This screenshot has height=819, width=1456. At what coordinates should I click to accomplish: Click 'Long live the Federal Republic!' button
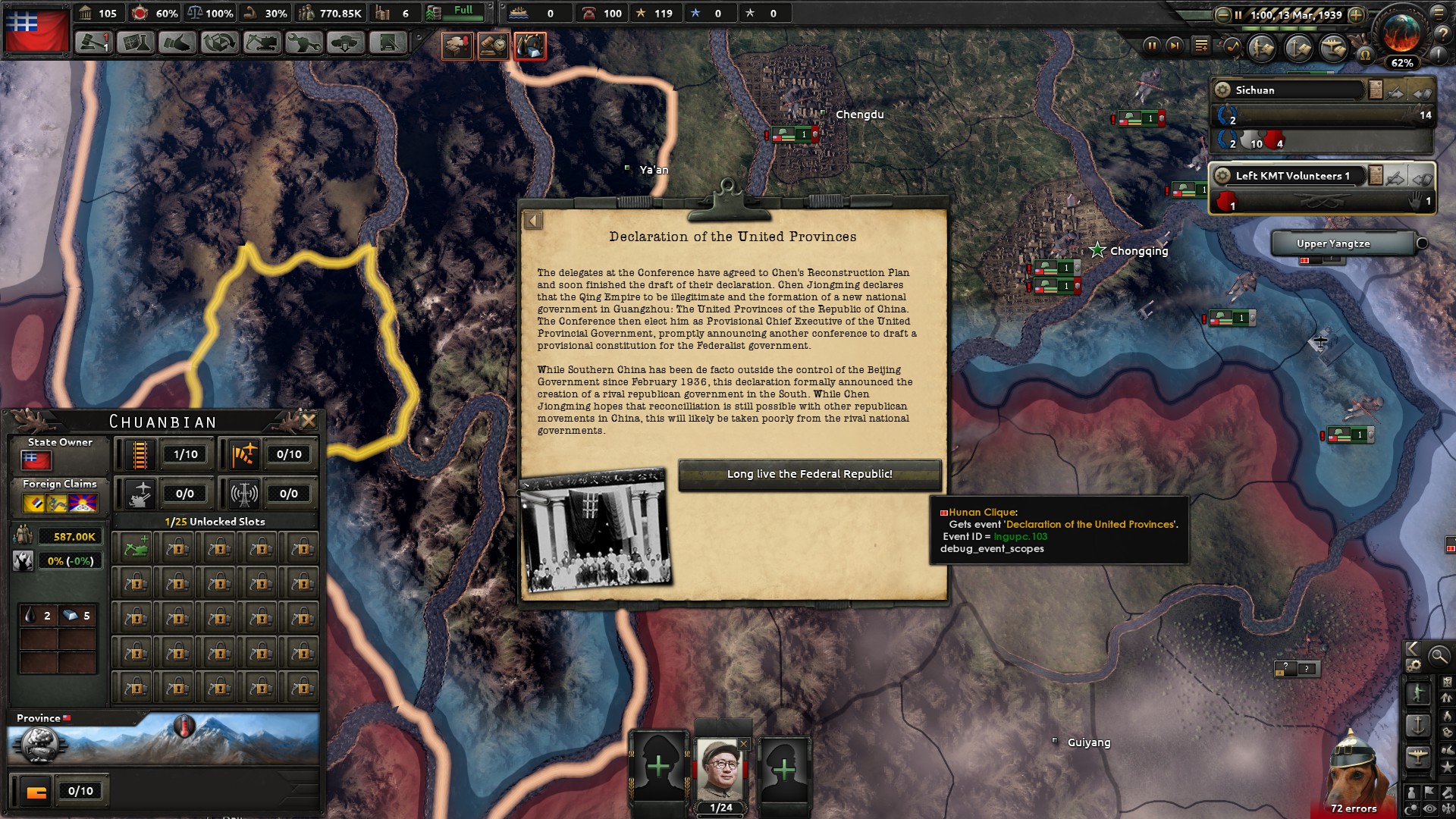coord(810,475)
